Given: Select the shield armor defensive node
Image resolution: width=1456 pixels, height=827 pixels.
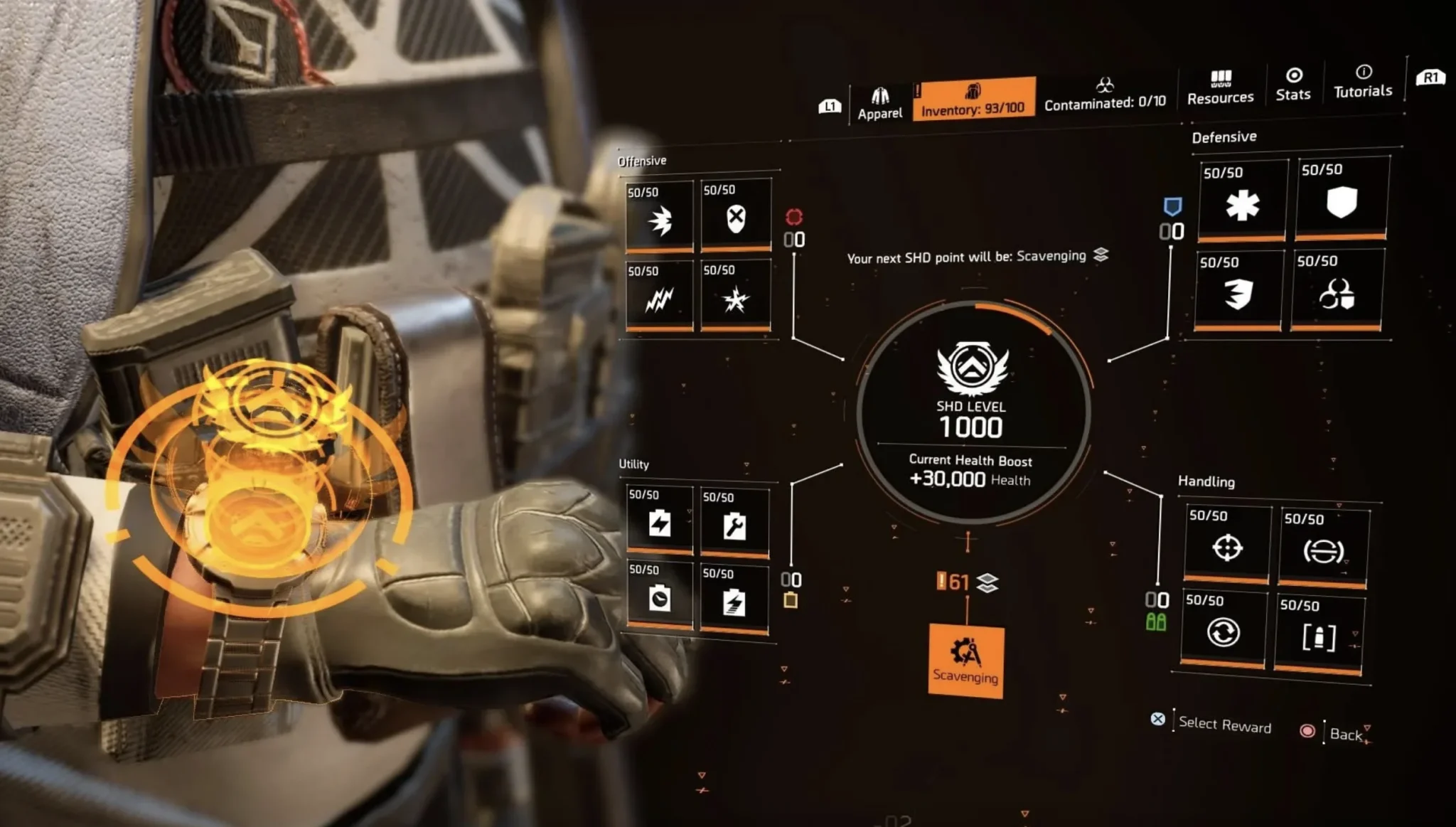Looking at the screenshot, I should 1342,200.
